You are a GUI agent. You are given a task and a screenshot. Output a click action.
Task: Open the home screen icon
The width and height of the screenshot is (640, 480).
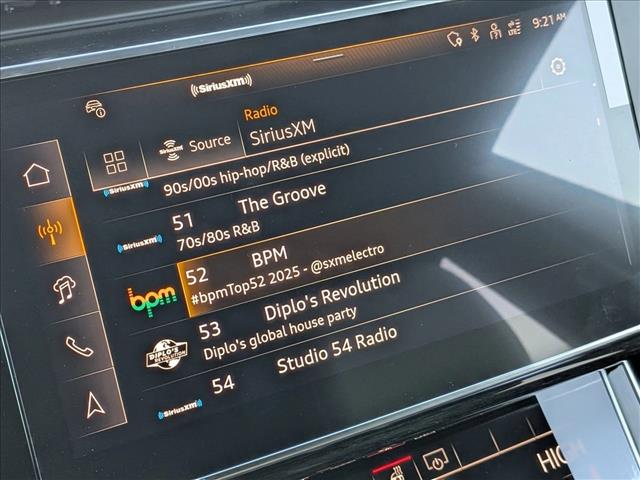pyautogui.click(x=37, y=175)
